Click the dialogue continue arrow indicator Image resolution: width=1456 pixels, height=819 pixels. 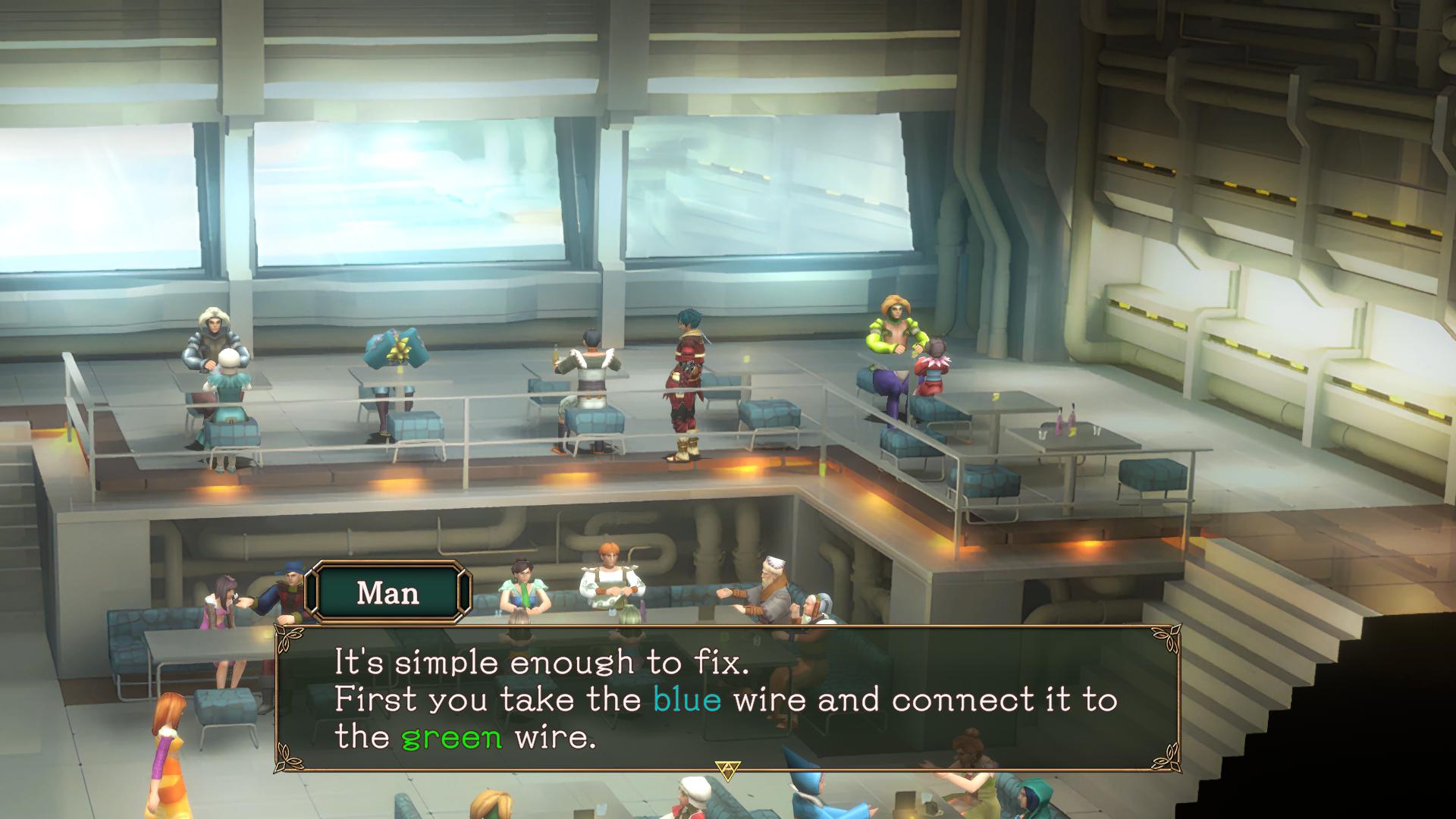point(728,770)
